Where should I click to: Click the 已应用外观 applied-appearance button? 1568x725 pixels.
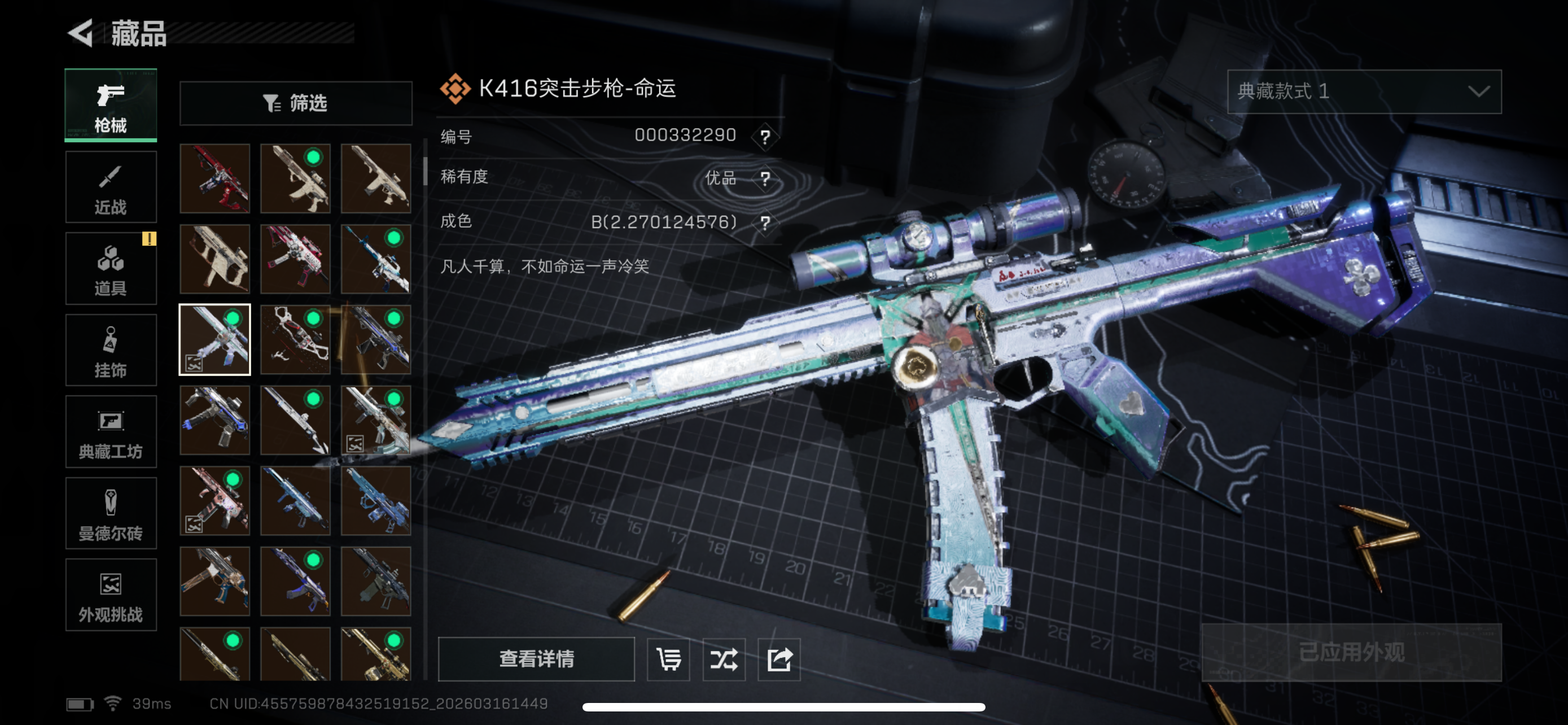tap(1351, 653)
